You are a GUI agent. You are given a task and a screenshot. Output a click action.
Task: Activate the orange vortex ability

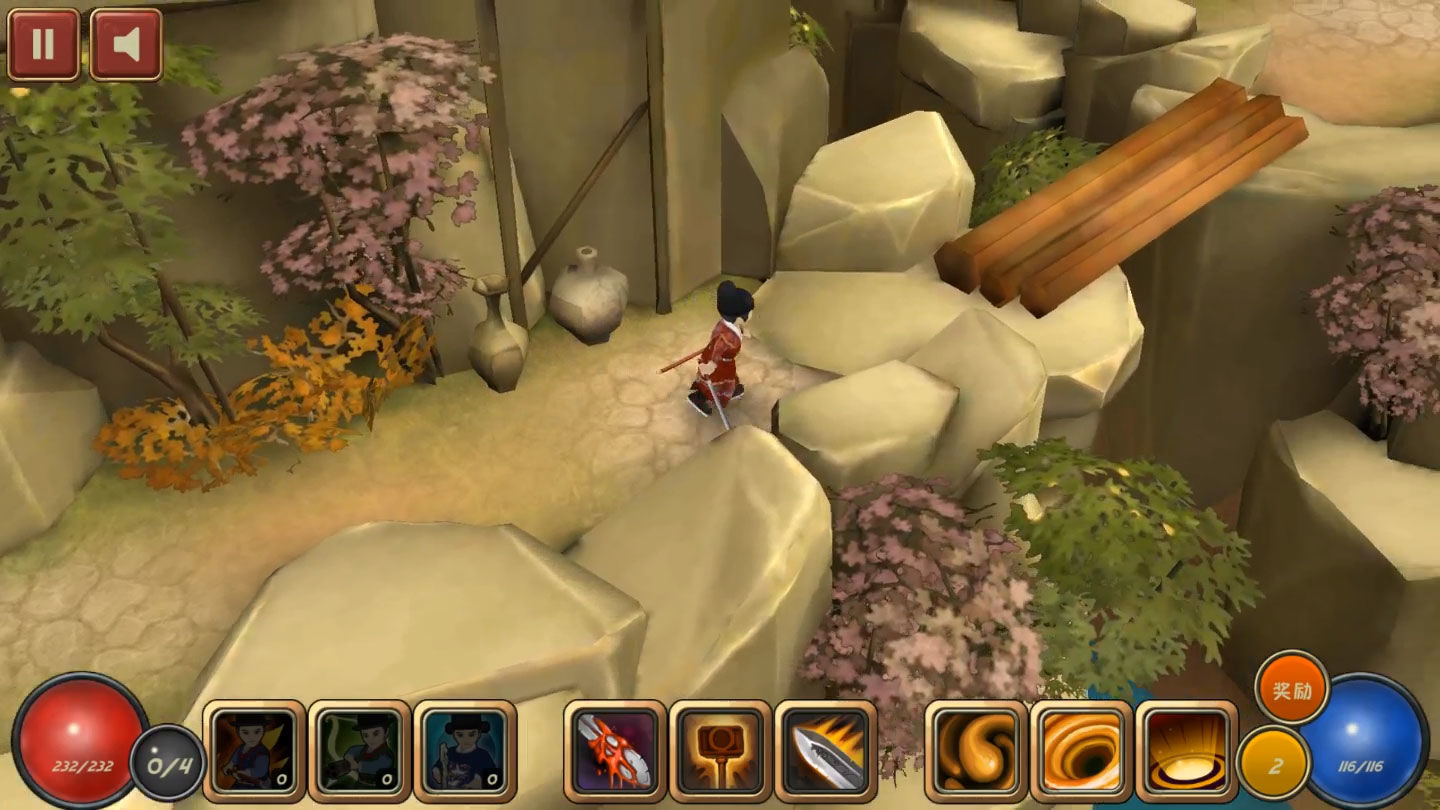click(x=1081, y=751)
